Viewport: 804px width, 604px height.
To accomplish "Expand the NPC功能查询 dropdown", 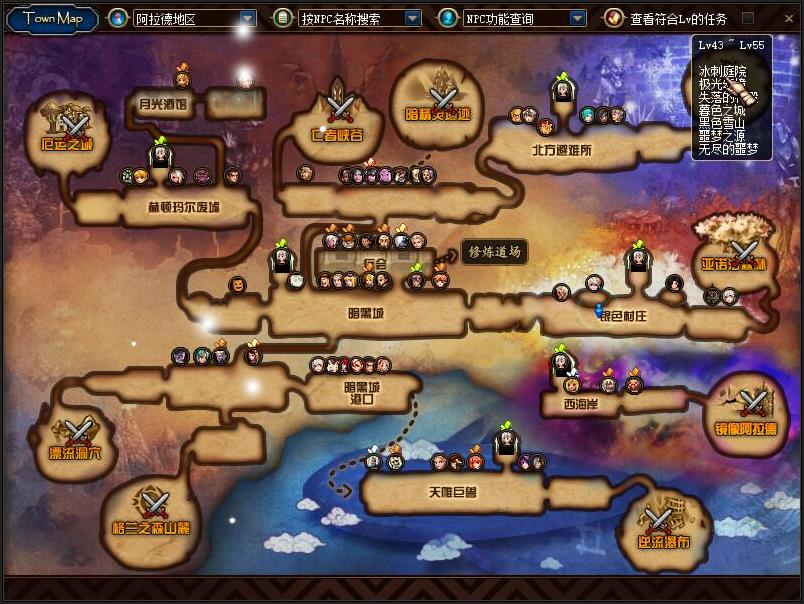I will (577, 18).
